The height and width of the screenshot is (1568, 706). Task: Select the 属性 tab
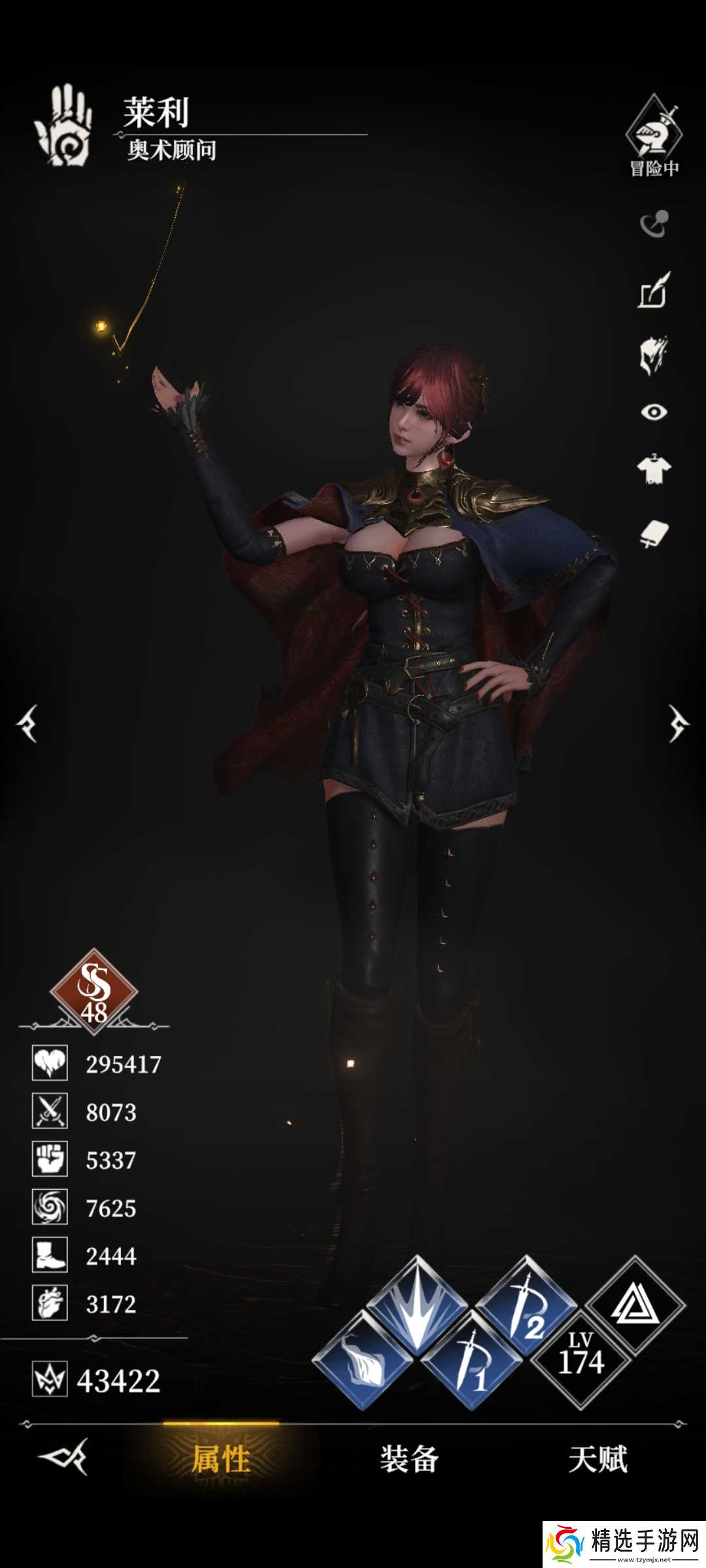[221, 1459]
